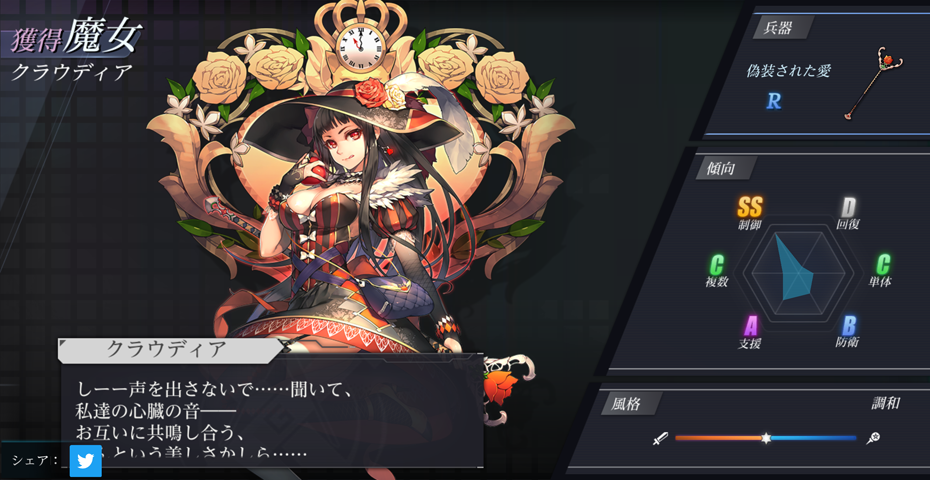Share the result via the Twitter button
930x480 pixels.
tap(85, 461)
